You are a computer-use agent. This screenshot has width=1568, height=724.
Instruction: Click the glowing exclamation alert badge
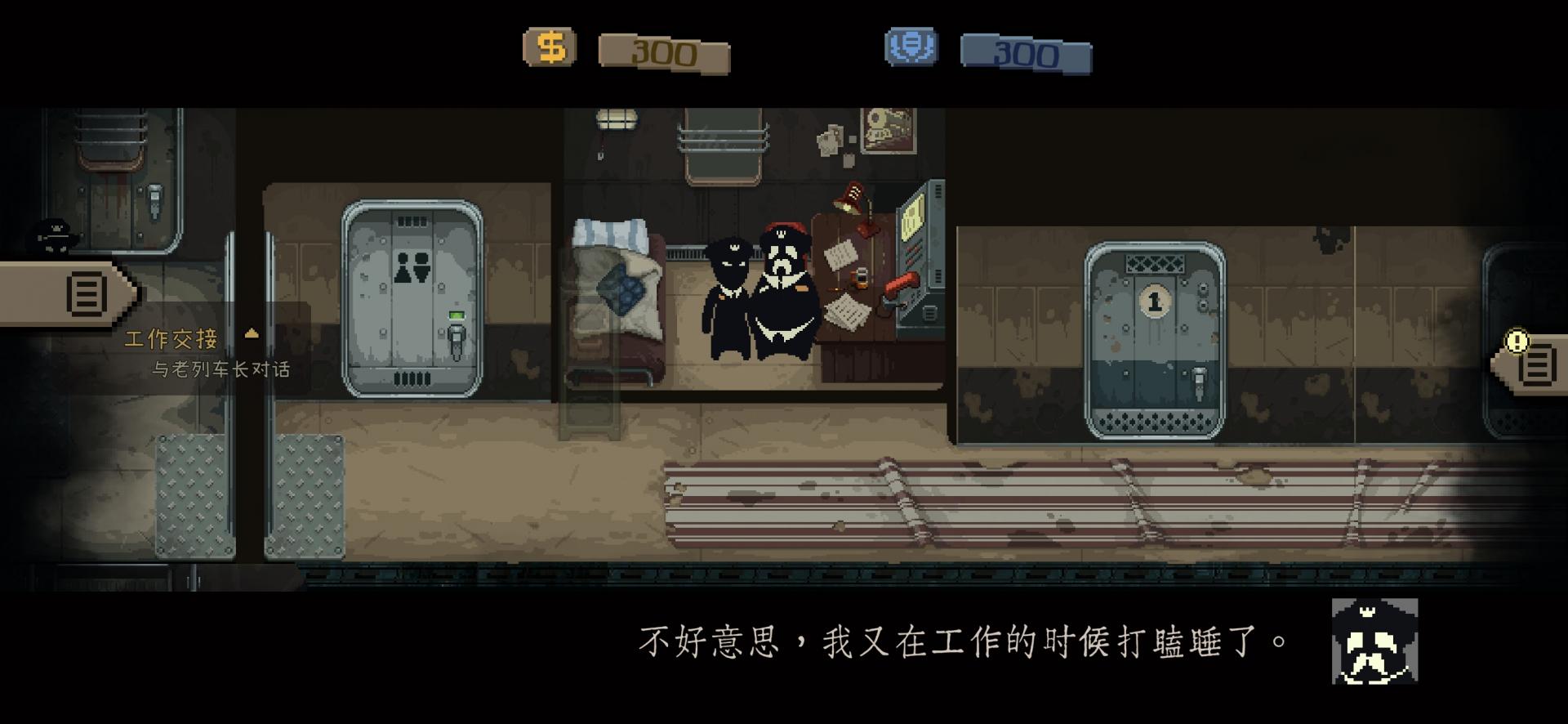click(x=1517, y=339)
